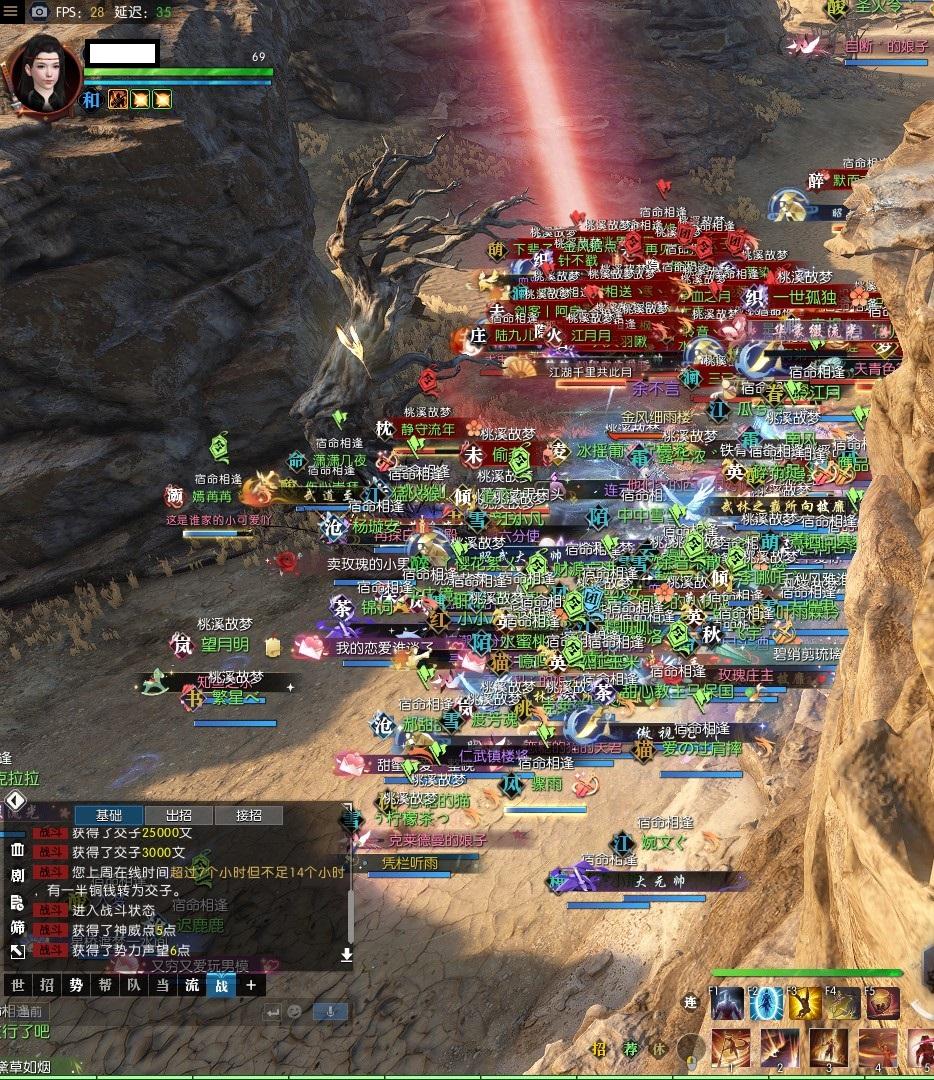Open the emoji picker in chat
The image size is (934, 1080).
pos(295,1011)
